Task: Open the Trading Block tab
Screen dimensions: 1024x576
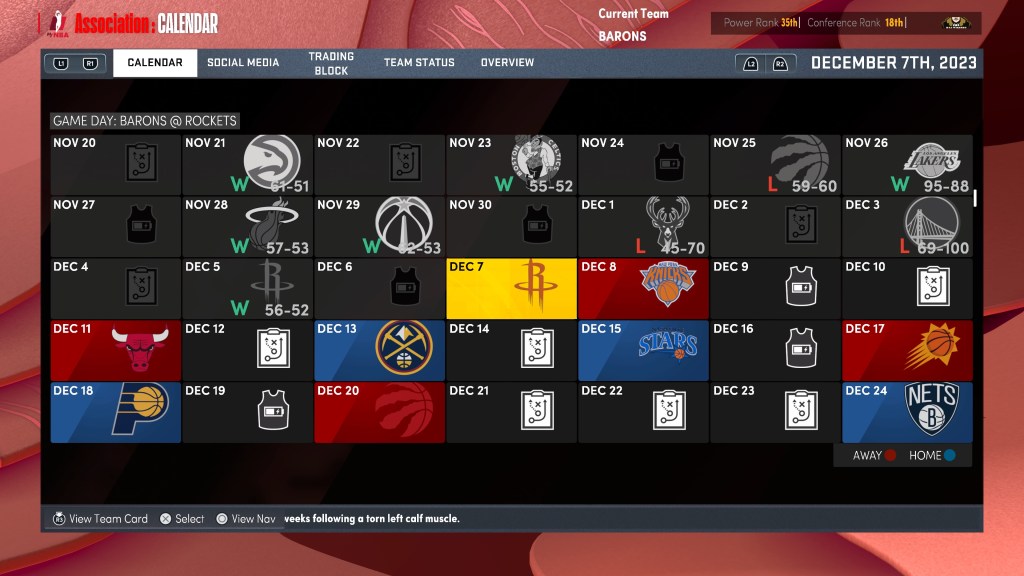Action: coord(331,64)
